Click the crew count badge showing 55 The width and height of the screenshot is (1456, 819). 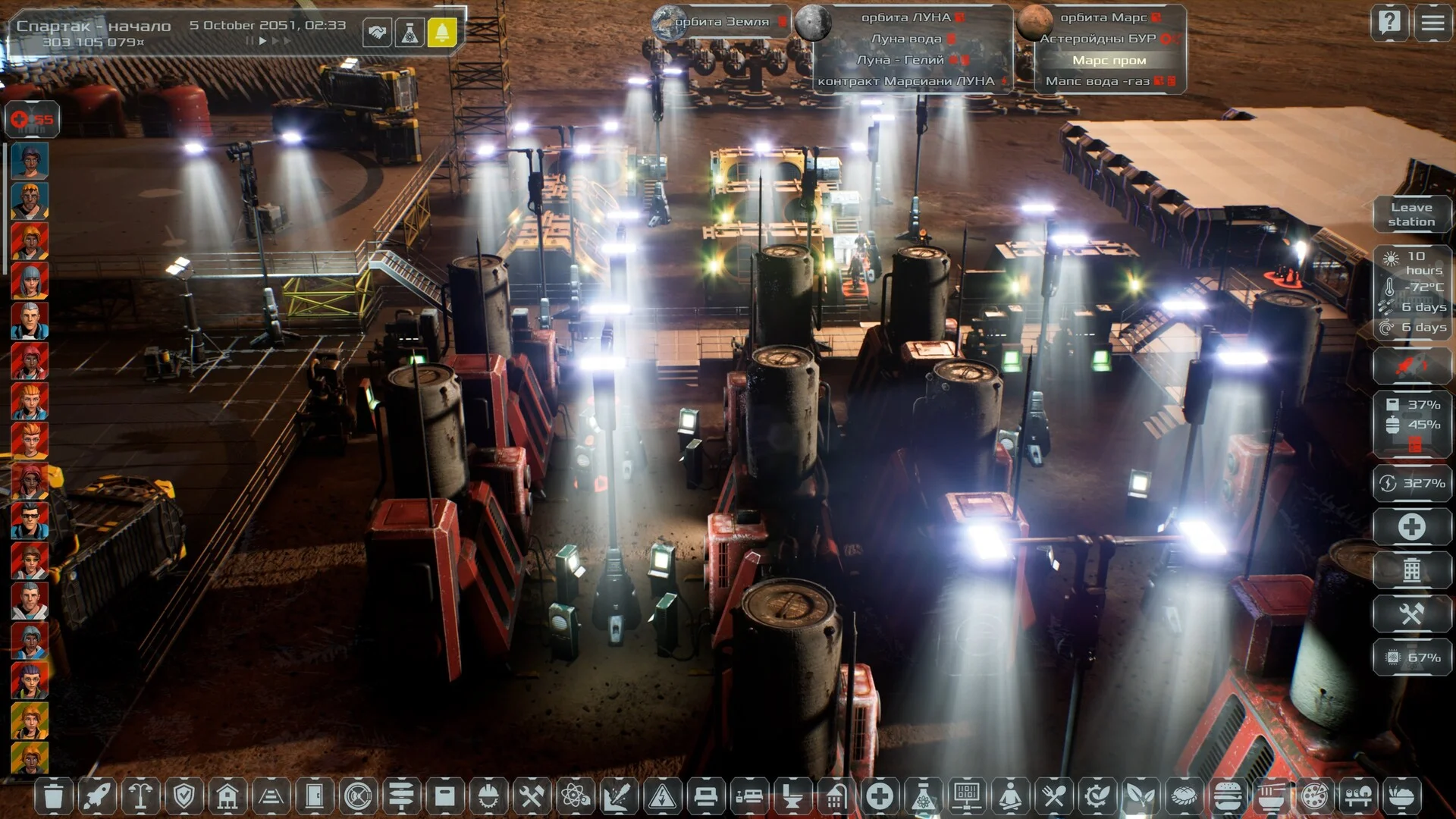pyautogui.click(x=33, y=119)
